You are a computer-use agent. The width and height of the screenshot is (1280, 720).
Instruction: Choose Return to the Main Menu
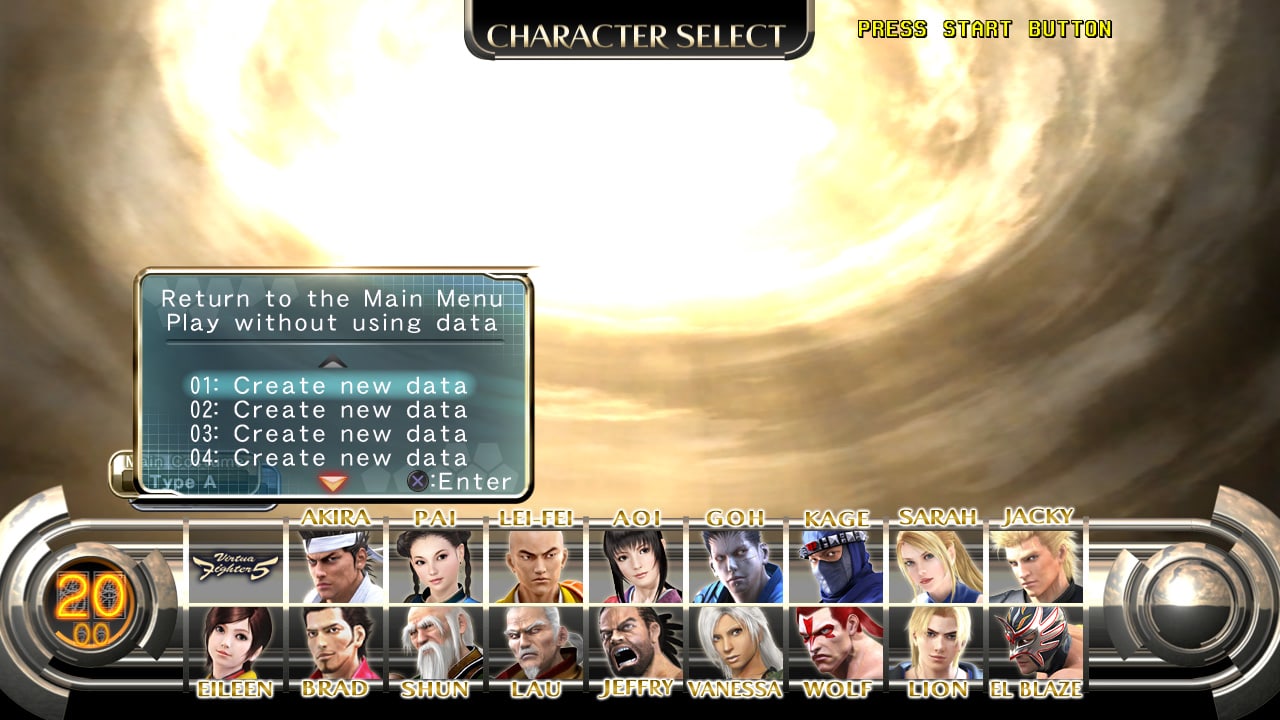click(x=332, y=298)
